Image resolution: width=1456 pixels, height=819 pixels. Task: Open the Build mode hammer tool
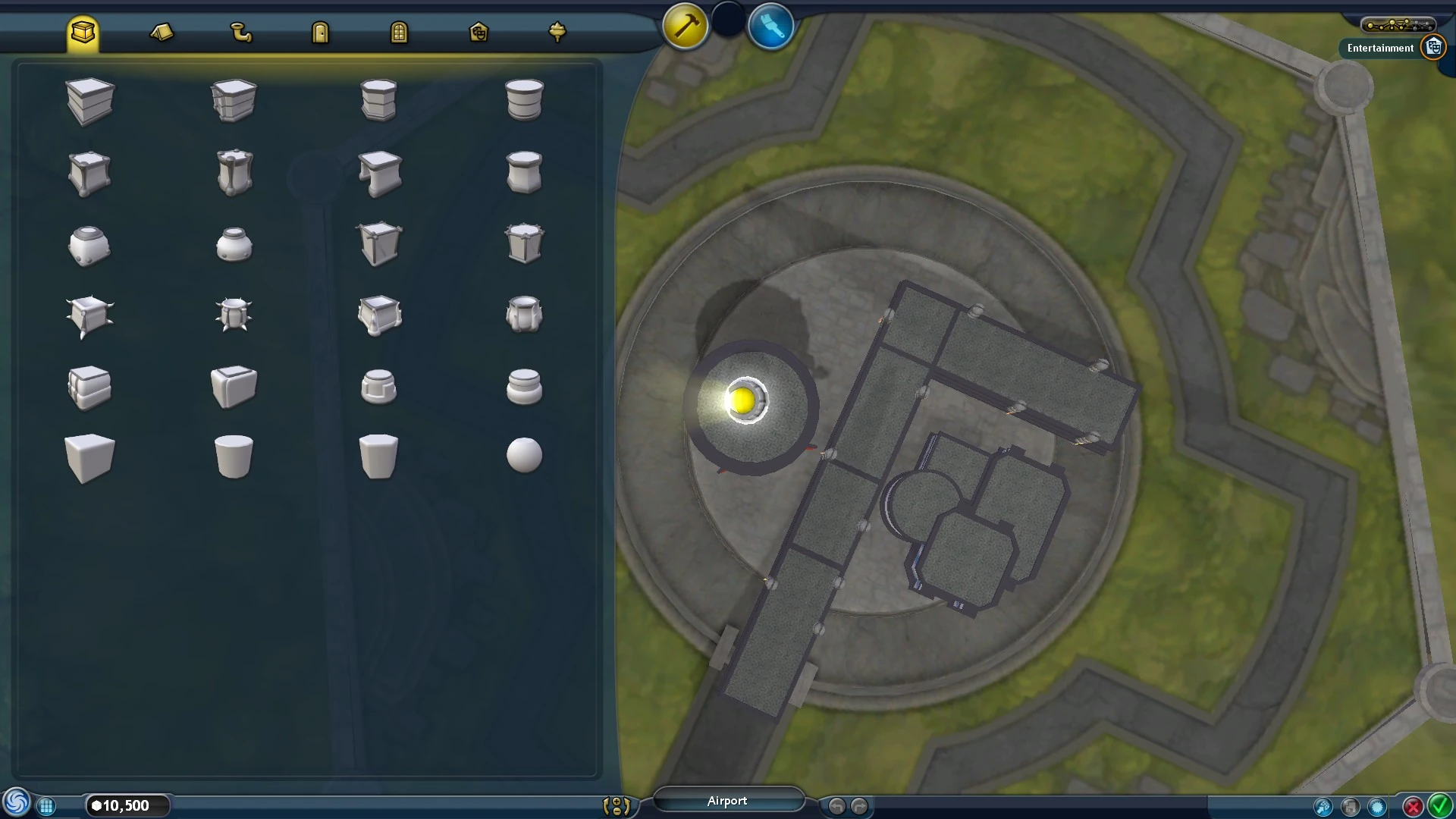(x=683, y=25)
